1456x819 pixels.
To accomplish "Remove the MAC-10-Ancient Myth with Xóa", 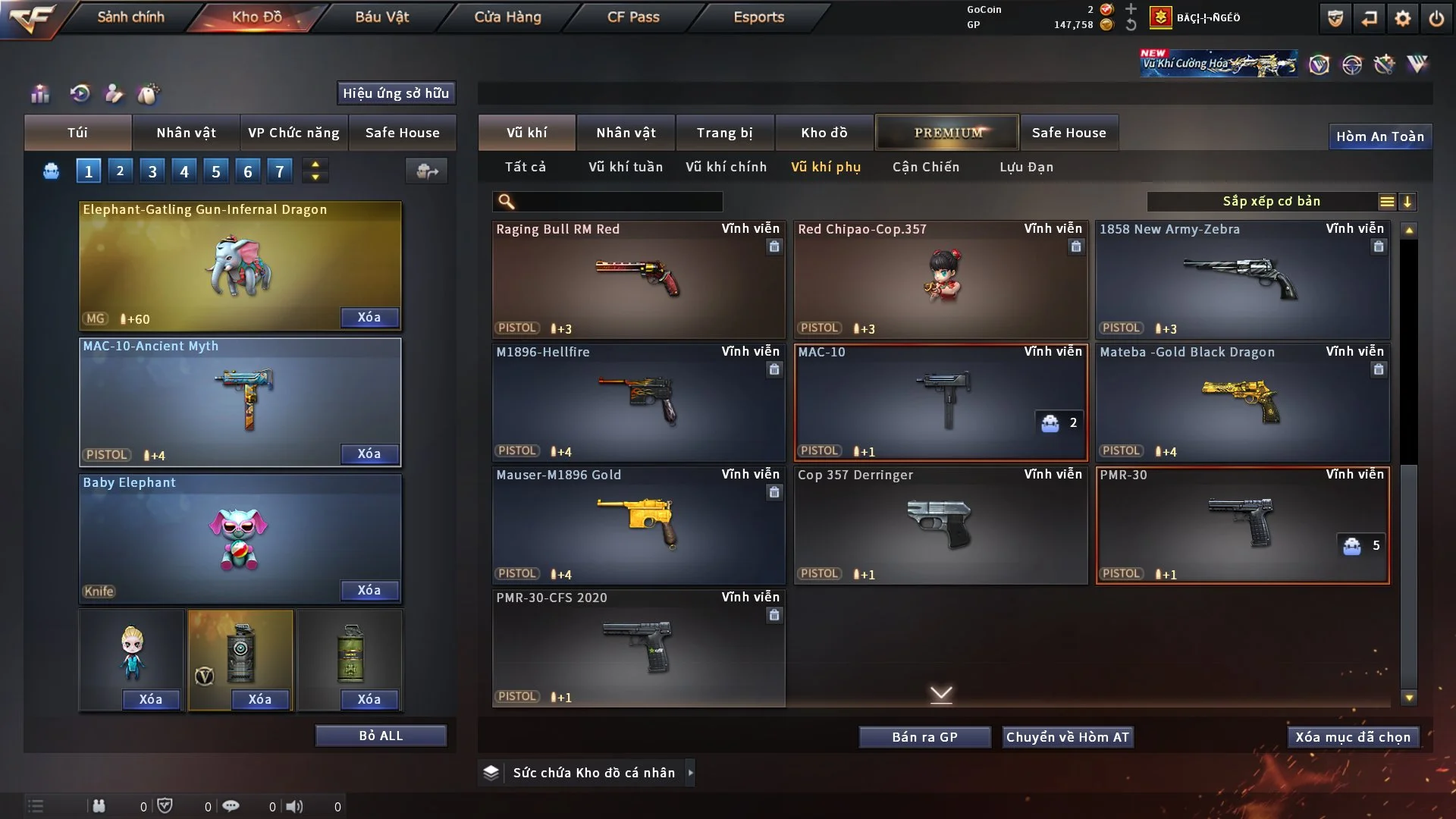I will tap(369, 453).
